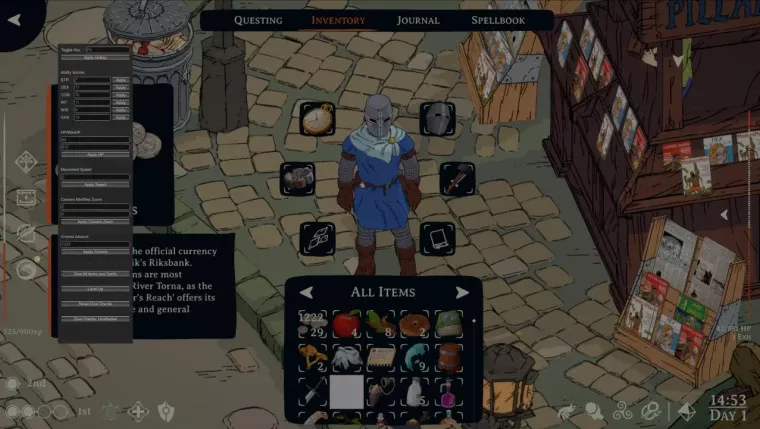Select the white milk bottle item
This screenshot has height=429, width=760.
click(x=416, y=390)
